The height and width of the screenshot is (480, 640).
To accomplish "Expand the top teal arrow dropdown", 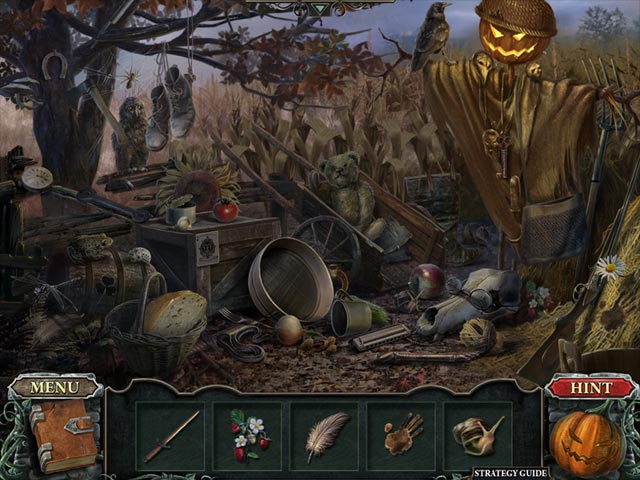I will tap(321, 8).
